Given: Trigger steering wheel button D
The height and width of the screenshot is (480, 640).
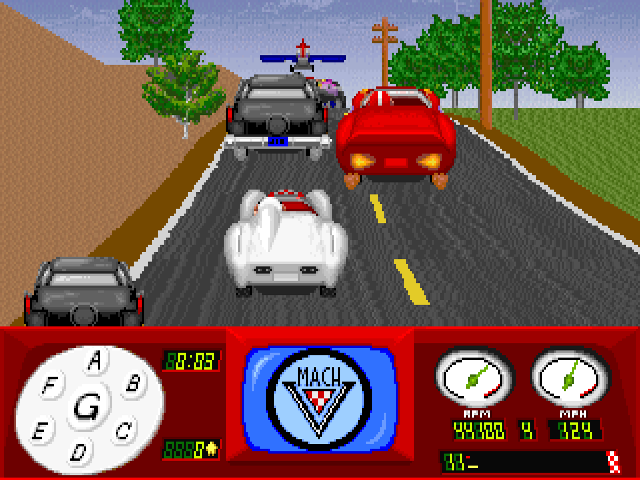Looking at the screenshot, I should [x=78, y=451].
